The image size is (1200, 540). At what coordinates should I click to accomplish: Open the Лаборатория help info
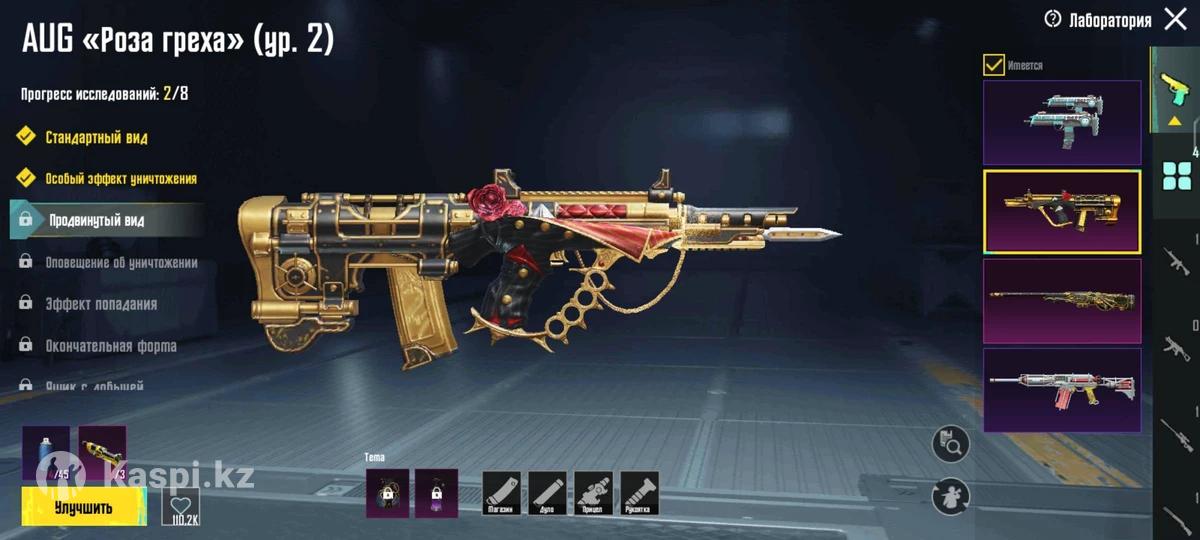point(1052,20)
